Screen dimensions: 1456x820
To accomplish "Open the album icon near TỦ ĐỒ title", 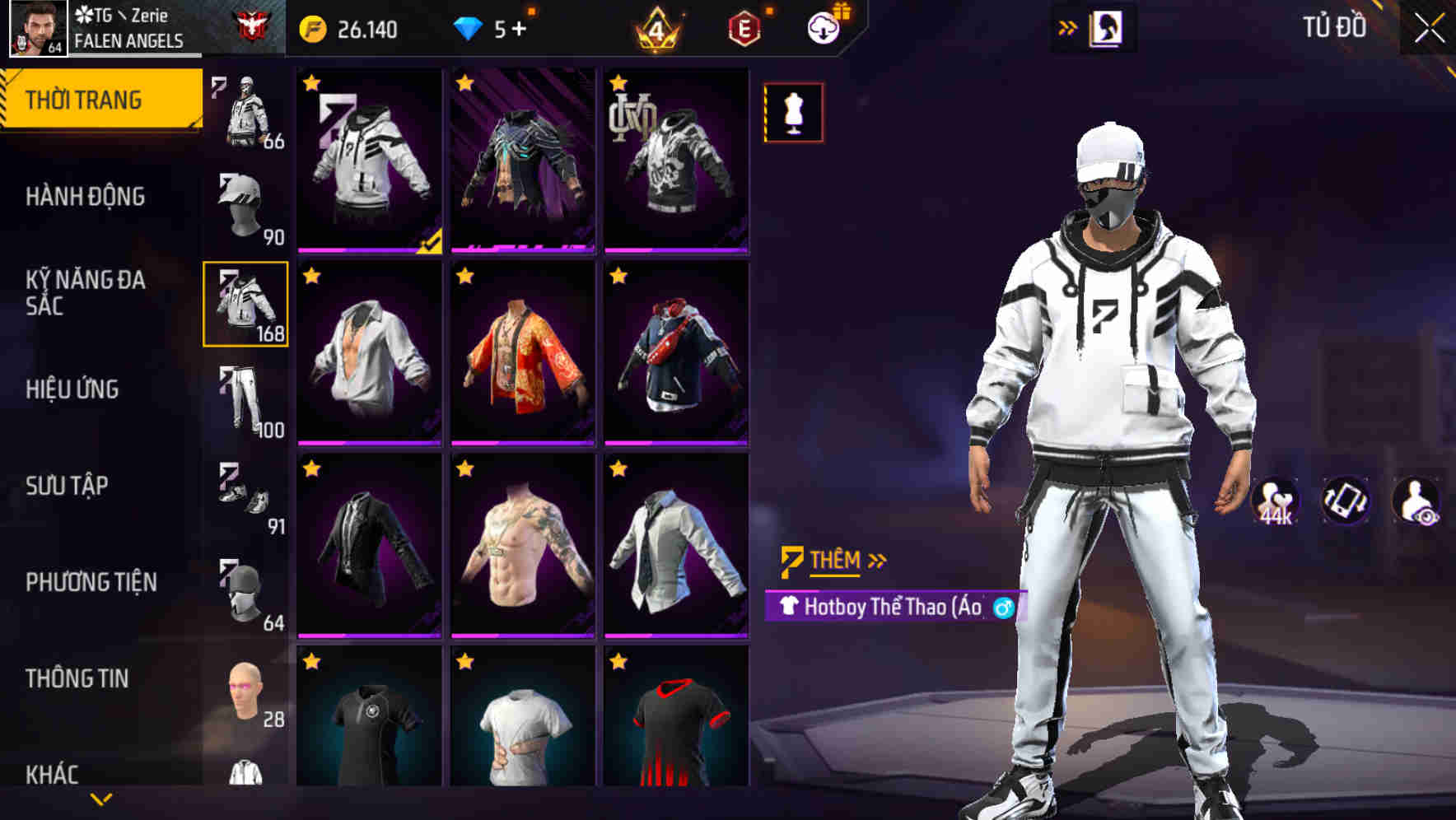I will (1108, 26).
